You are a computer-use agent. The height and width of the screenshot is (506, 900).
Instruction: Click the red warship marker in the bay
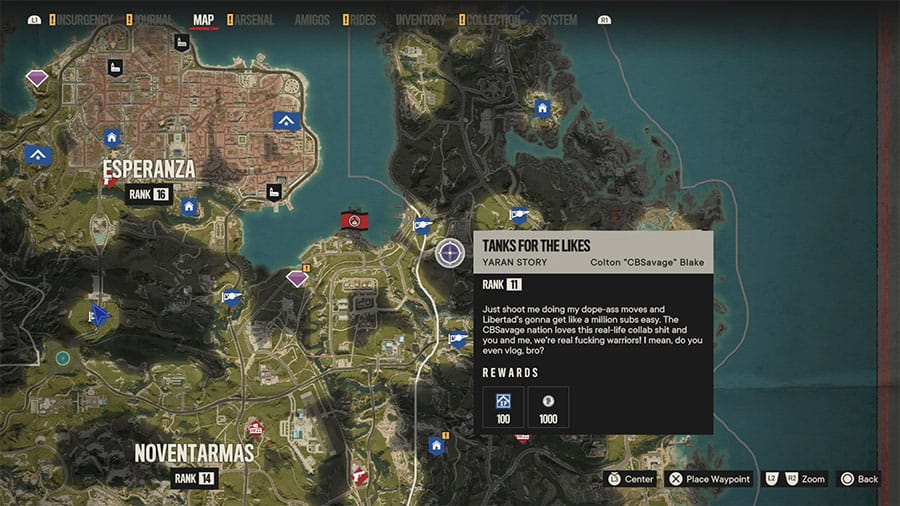coord(352,220)
